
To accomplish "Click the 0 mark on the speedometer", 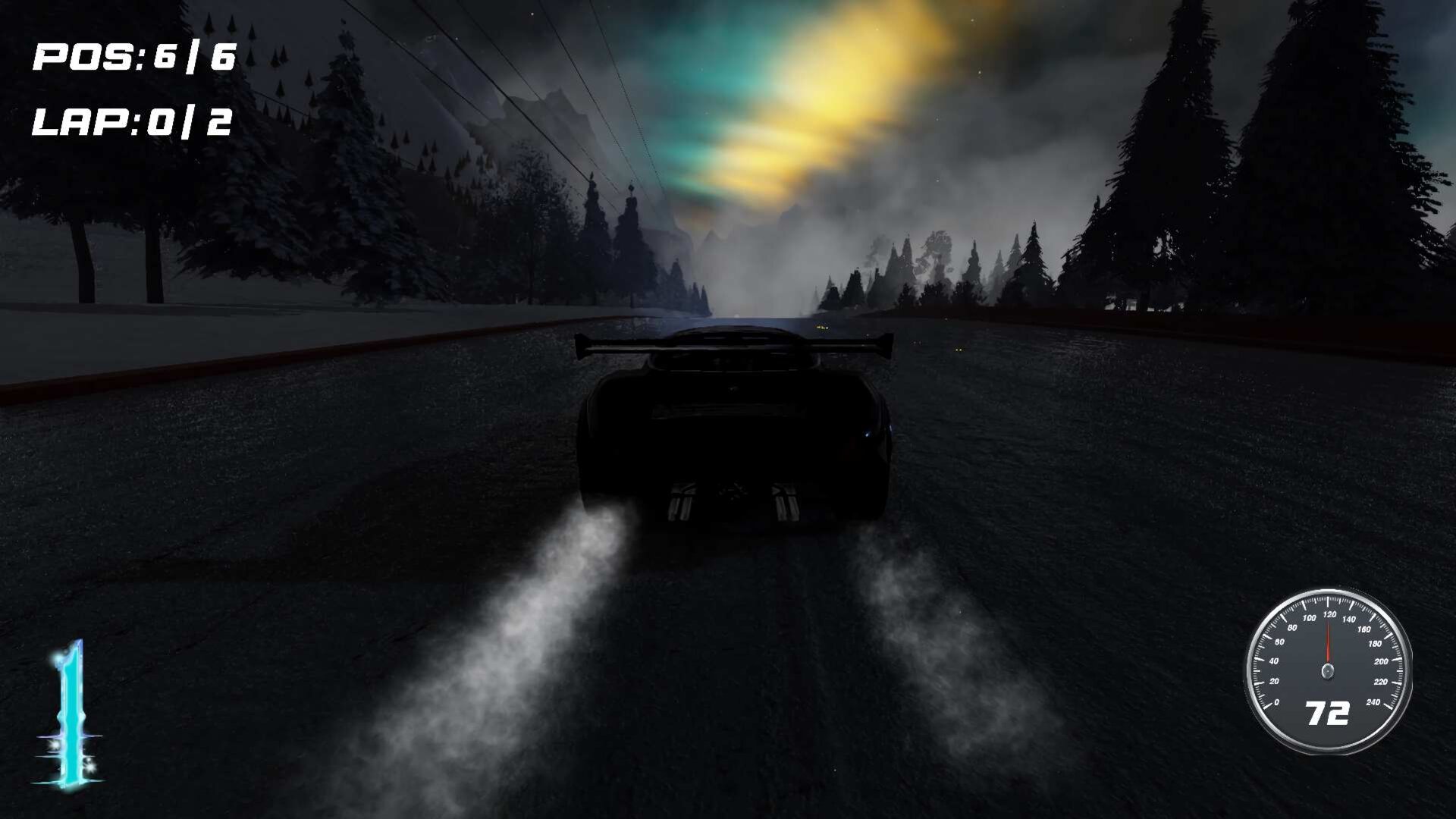I will point(1277,702).
